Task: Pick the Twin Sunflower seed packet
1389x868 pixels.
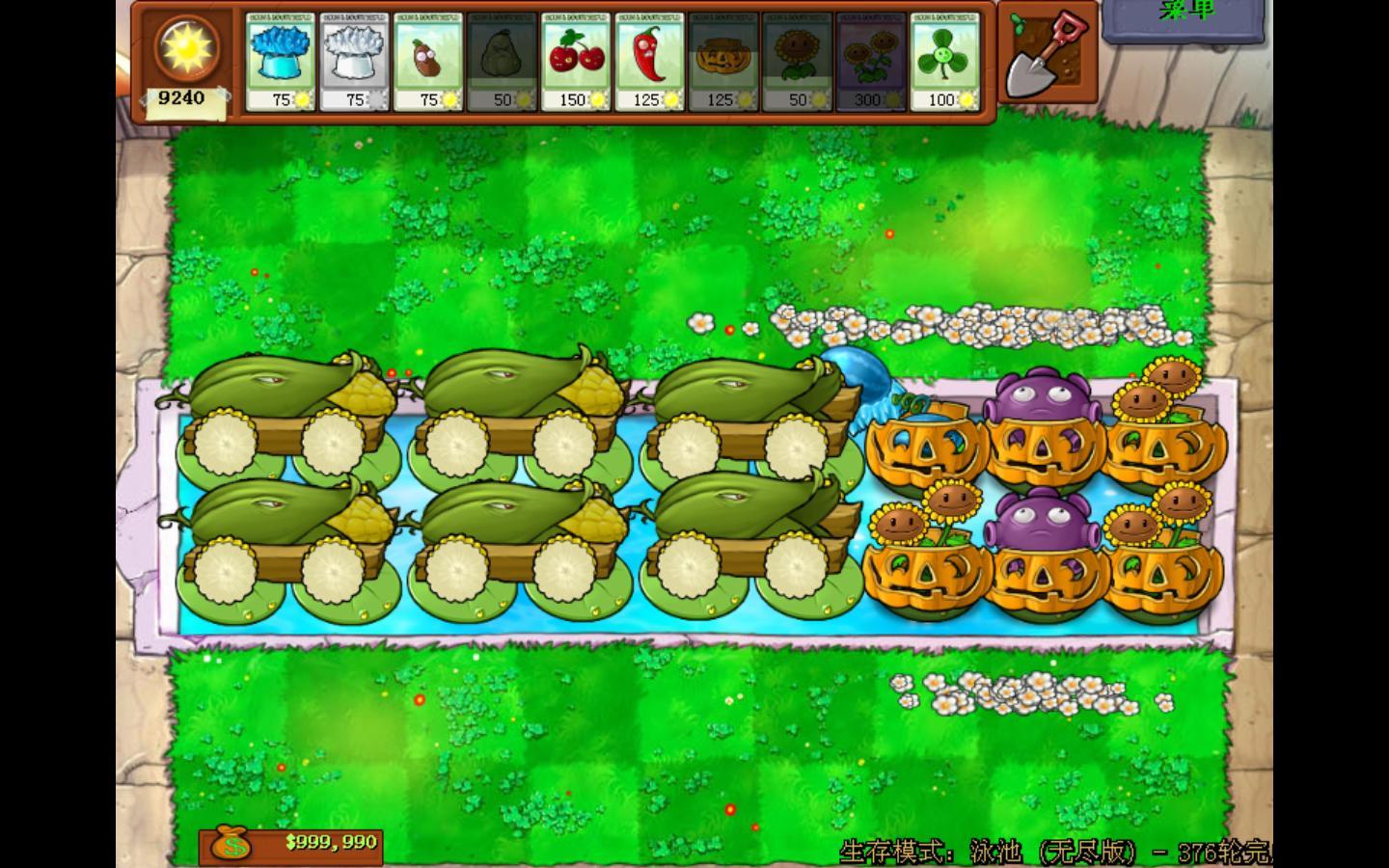Action: click(x=871, y=62)
